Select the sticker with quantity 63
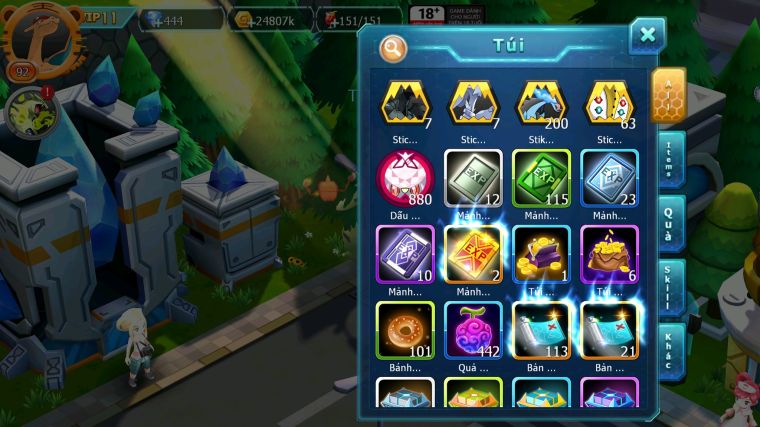Screen dimensions: 760x427 pos(609,103)
